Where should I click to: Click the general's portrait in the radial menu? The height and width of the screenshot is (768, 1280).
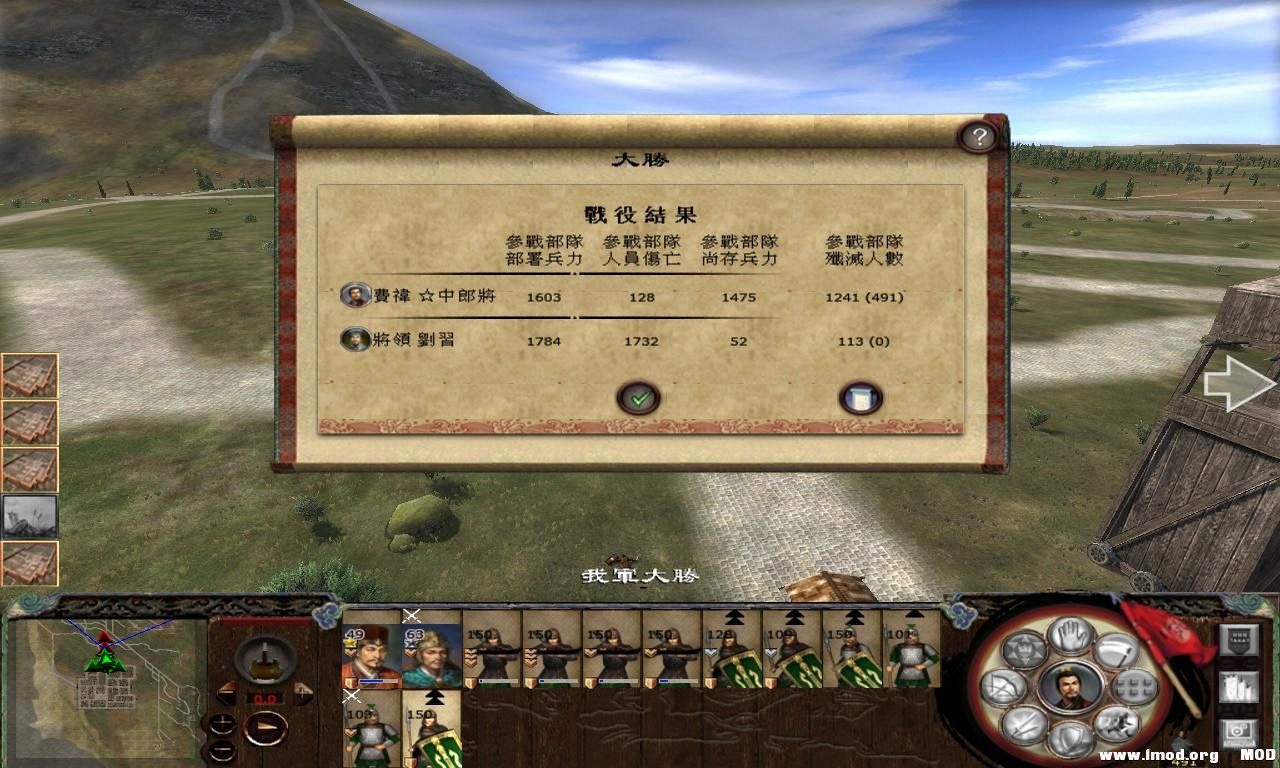click(x=1070, y=687)
